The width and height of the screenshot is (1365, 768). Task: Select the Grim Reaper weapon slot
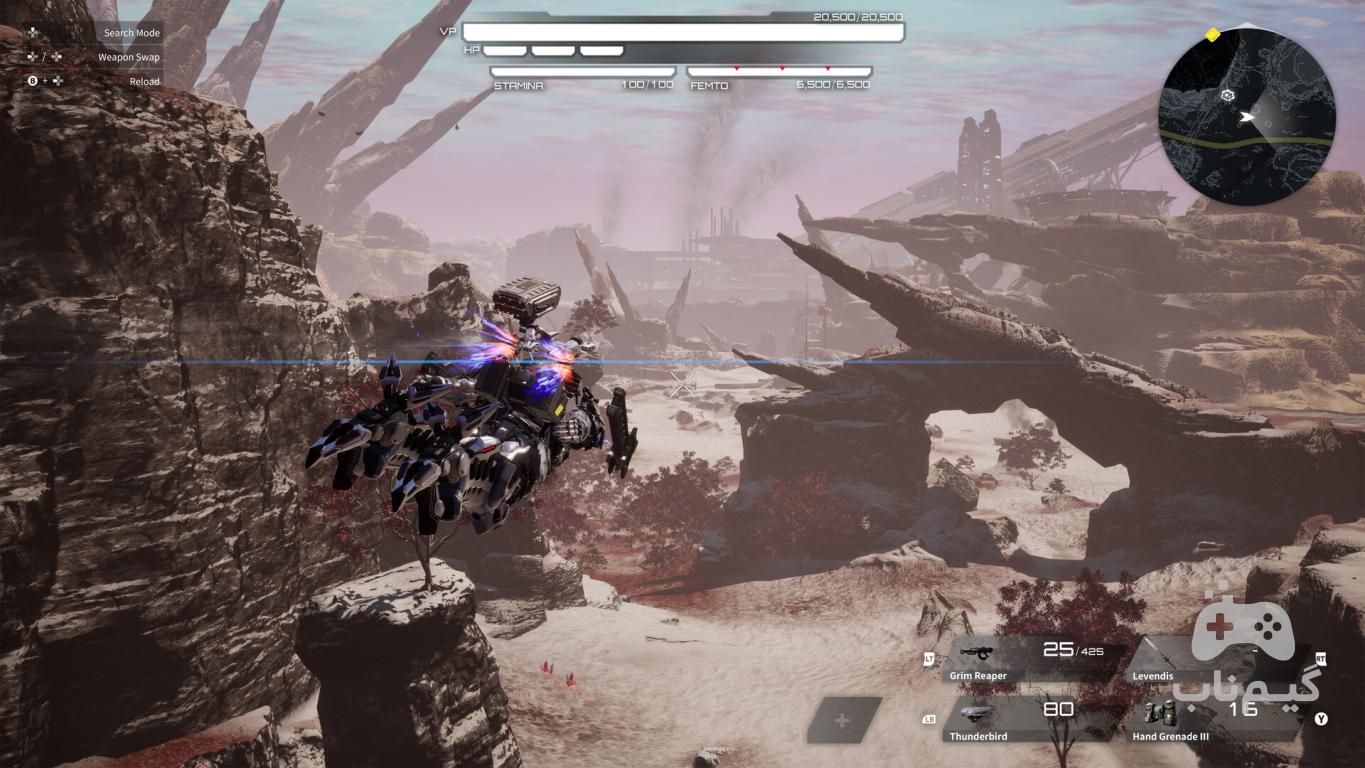(1030, 660)
